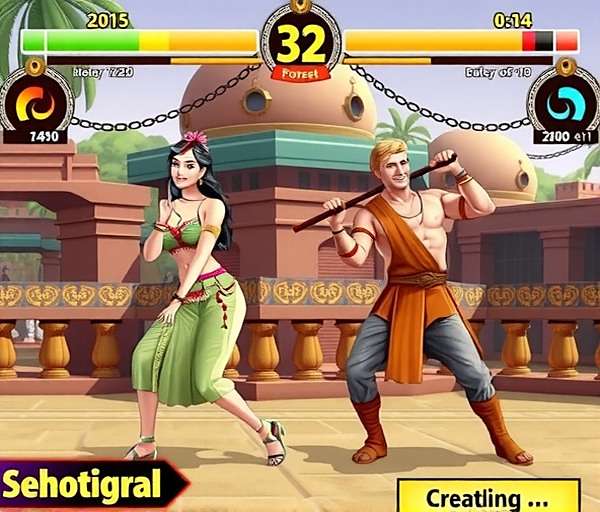The height and width of the screenshot is (512, 600).
Task: Activate the blue swirl special icon
Action: (x=564, y=102)
